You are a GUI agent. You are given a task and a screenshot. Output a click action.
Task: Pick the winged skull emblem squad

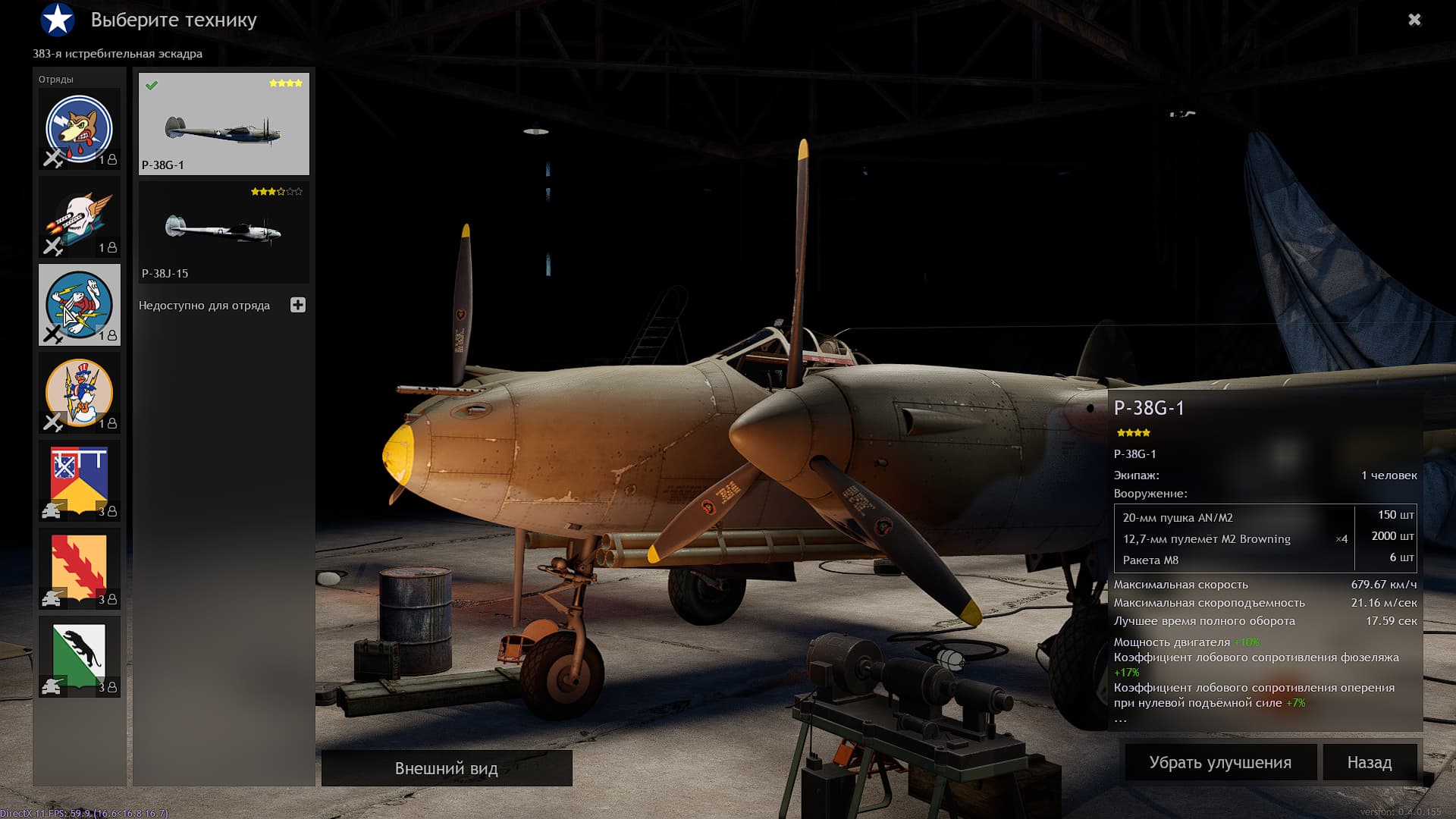[x=80, y=217]
